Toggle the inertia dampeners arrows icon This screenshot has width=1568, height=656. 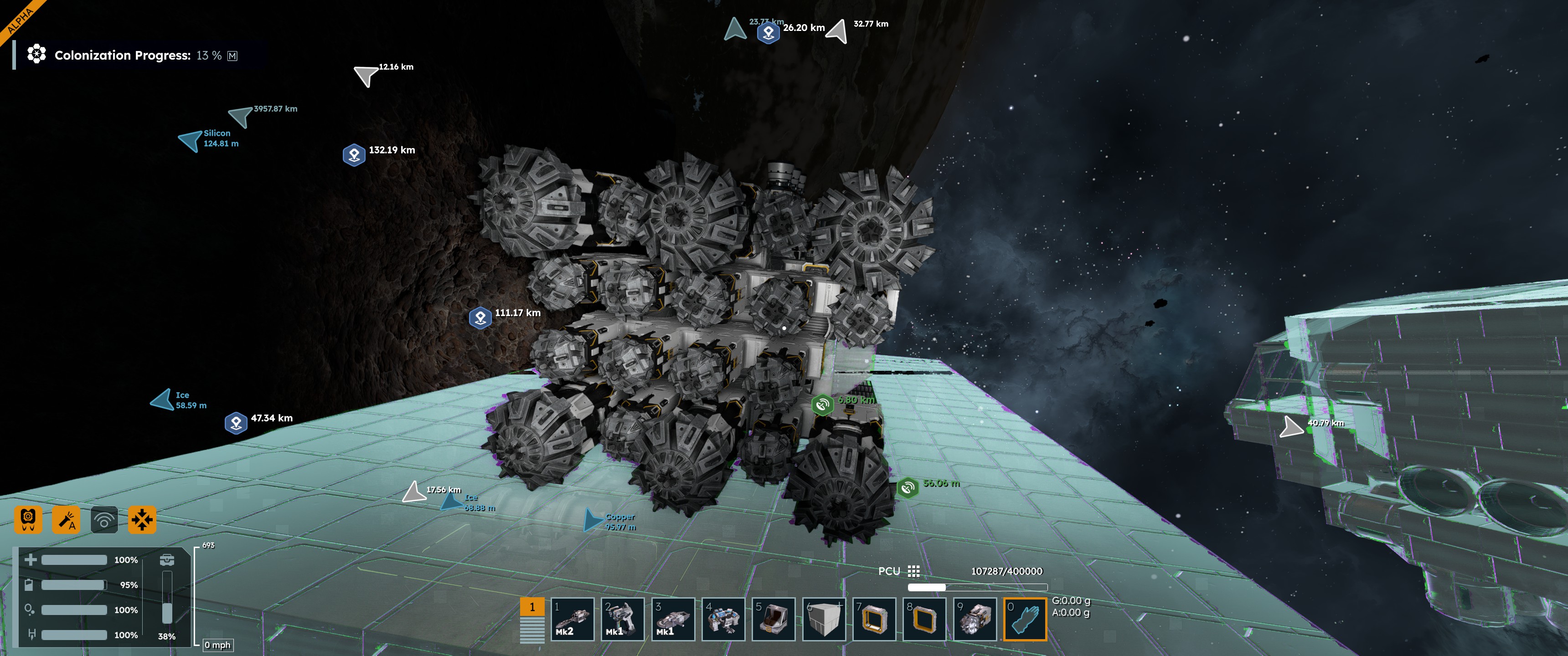point(142,520)
